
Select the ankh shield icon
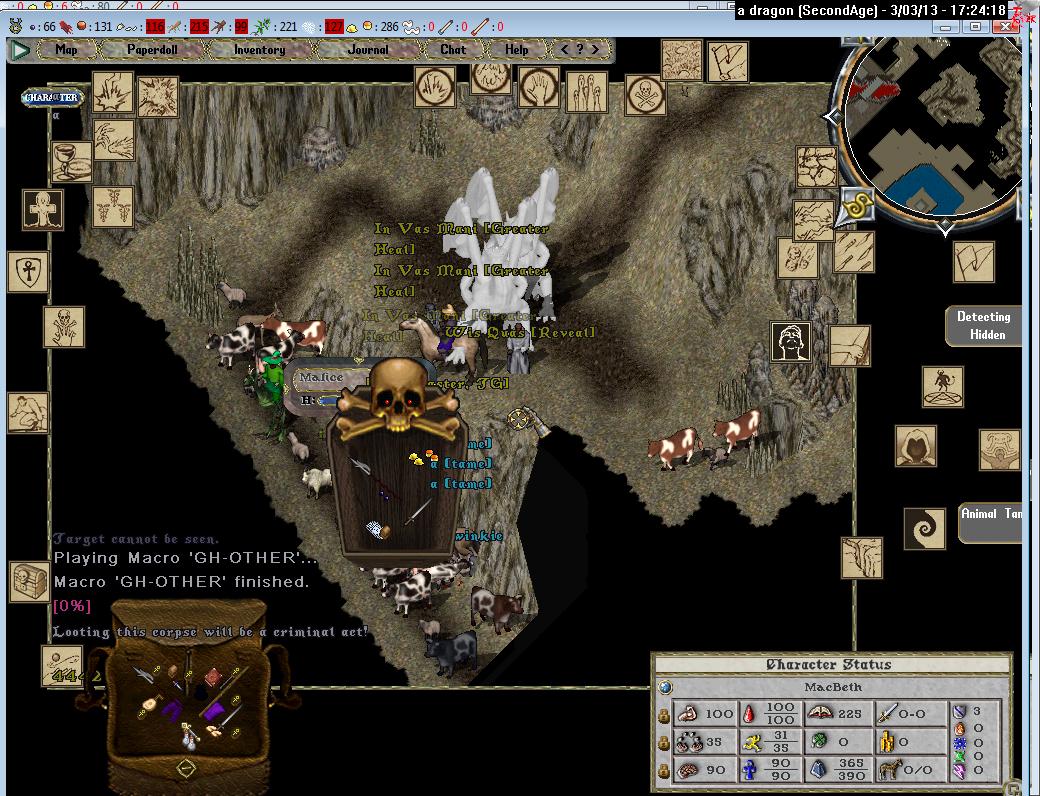pyautogui.click(x=28, y=271)
